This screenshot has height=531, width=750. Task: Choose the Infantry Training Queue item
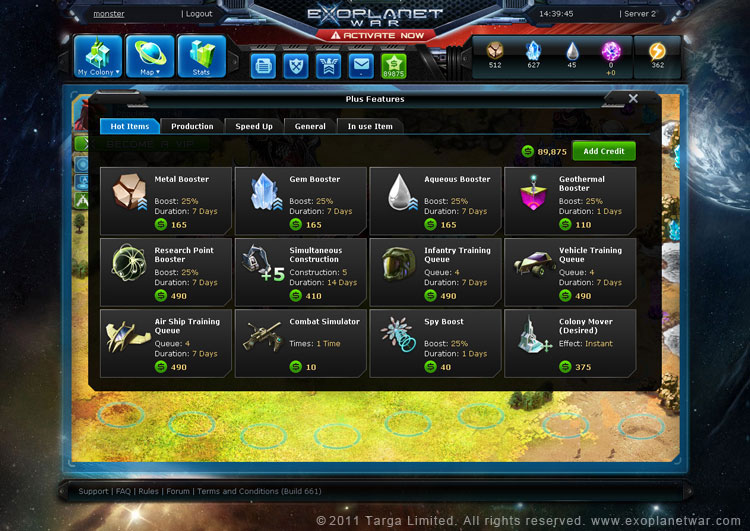(435, 271)
